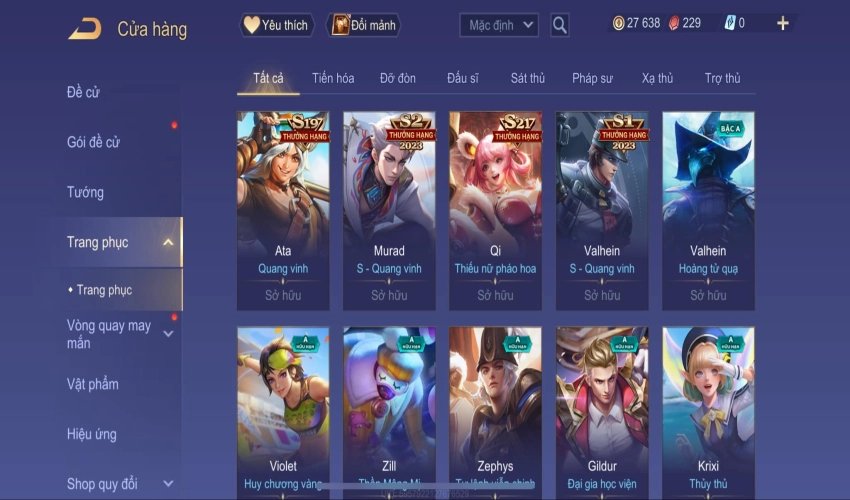Add currency with the plus button
850x500 pixels.
tap(782, 23)
